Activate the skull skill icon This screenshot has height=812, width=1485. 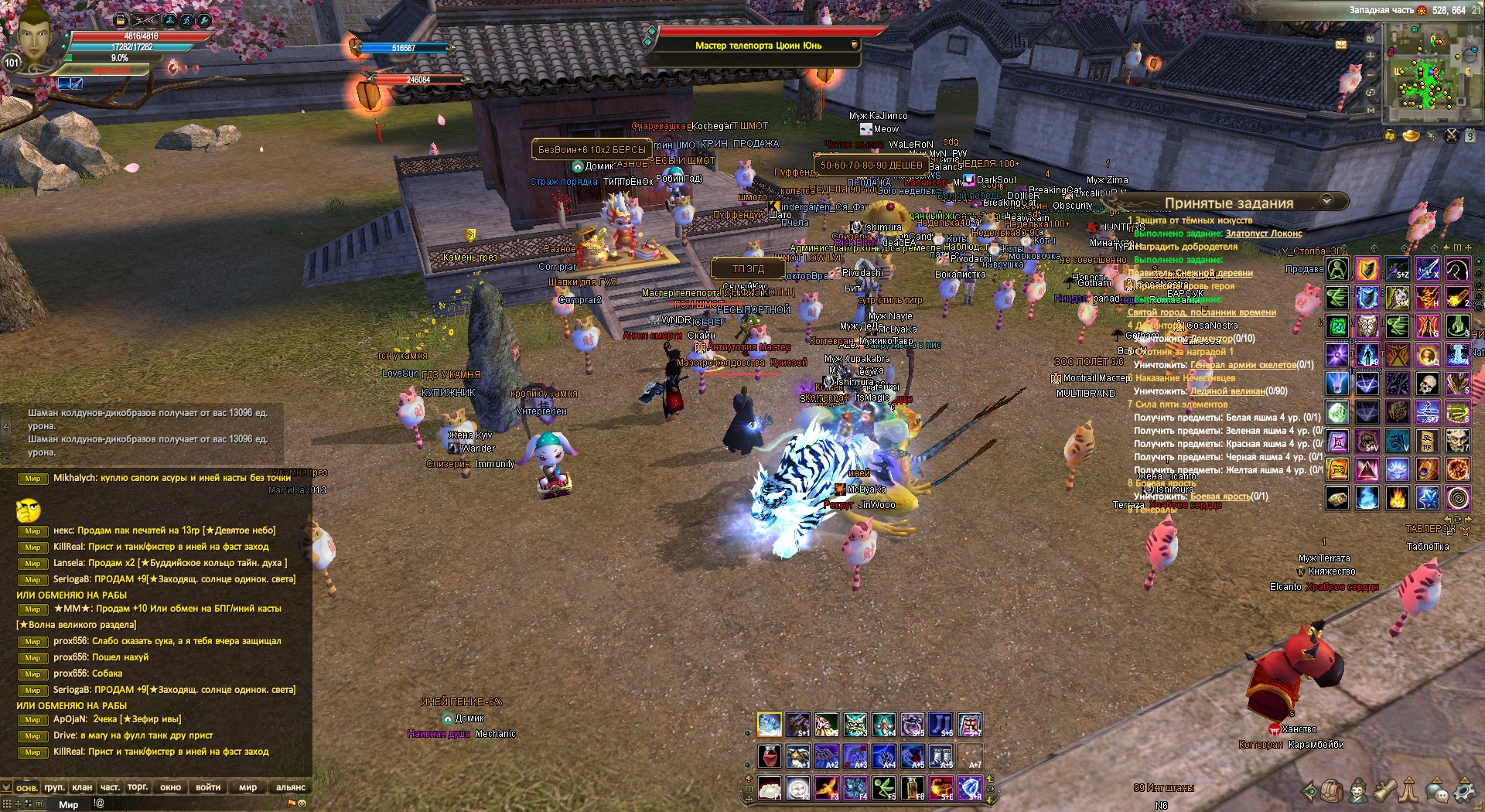pos(1427,383)
